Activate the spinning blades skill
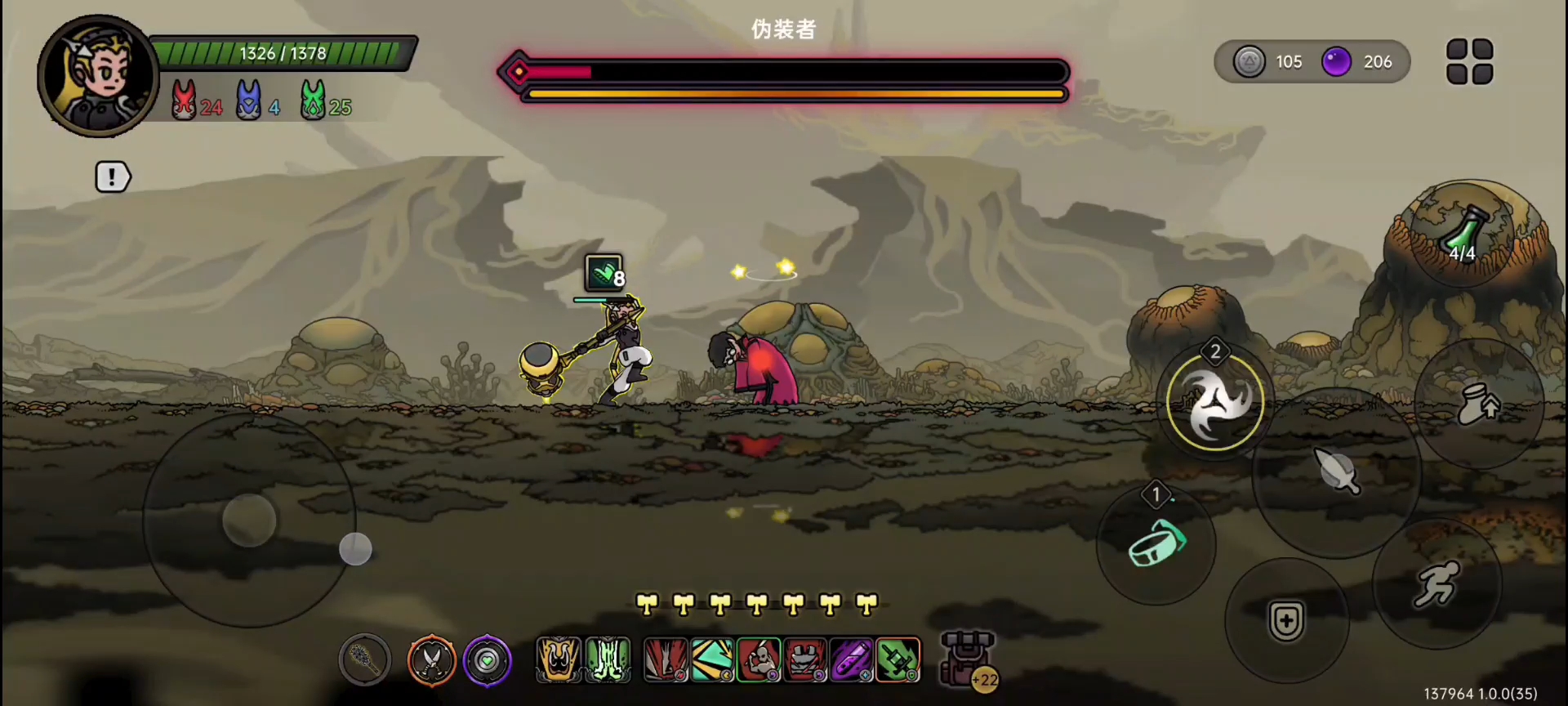Viewport: 1568px width, 706px height. tap(1215, 403)
